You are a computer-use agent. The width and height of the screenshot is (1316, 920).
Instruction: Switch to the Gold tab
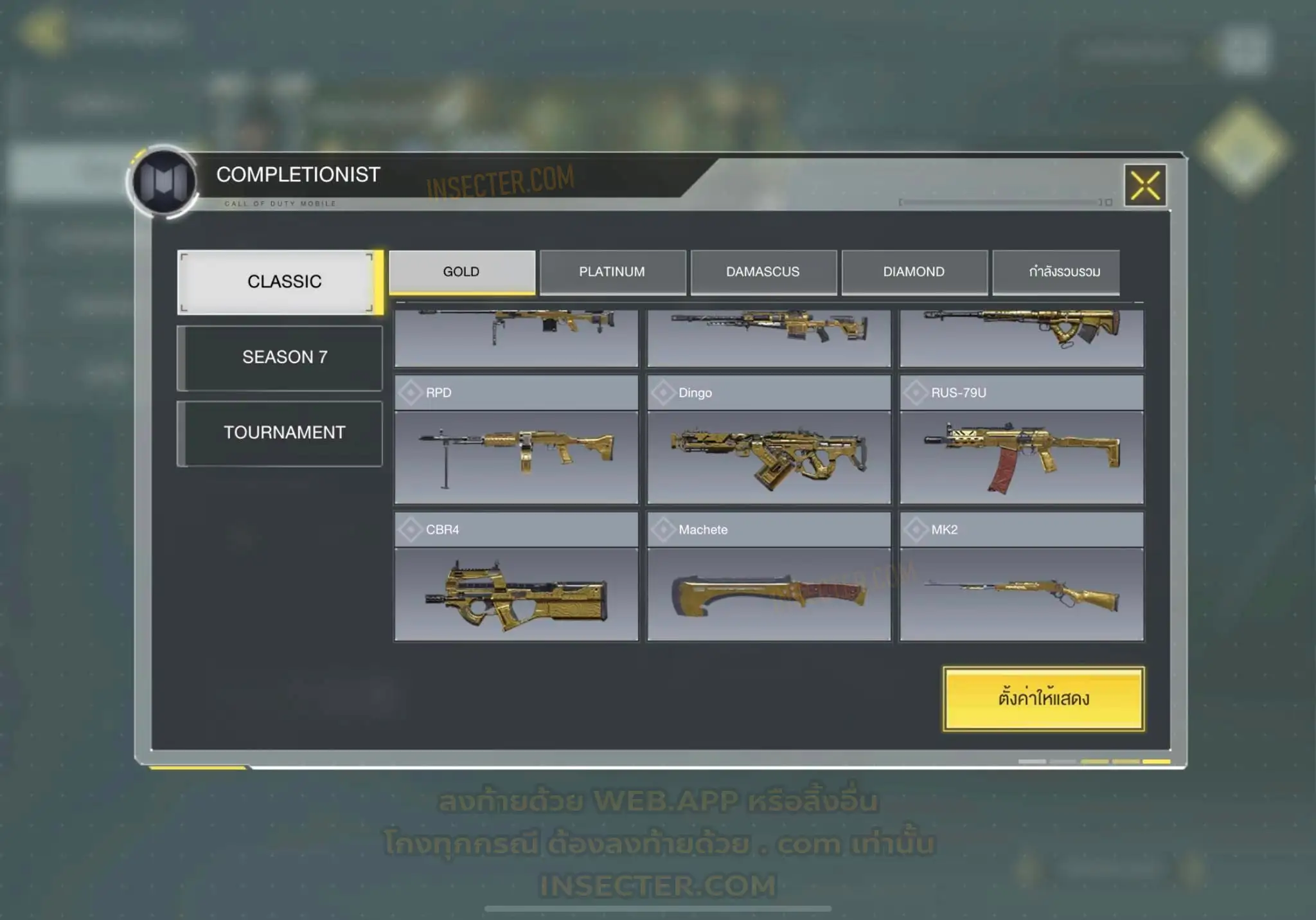point(461,272)
